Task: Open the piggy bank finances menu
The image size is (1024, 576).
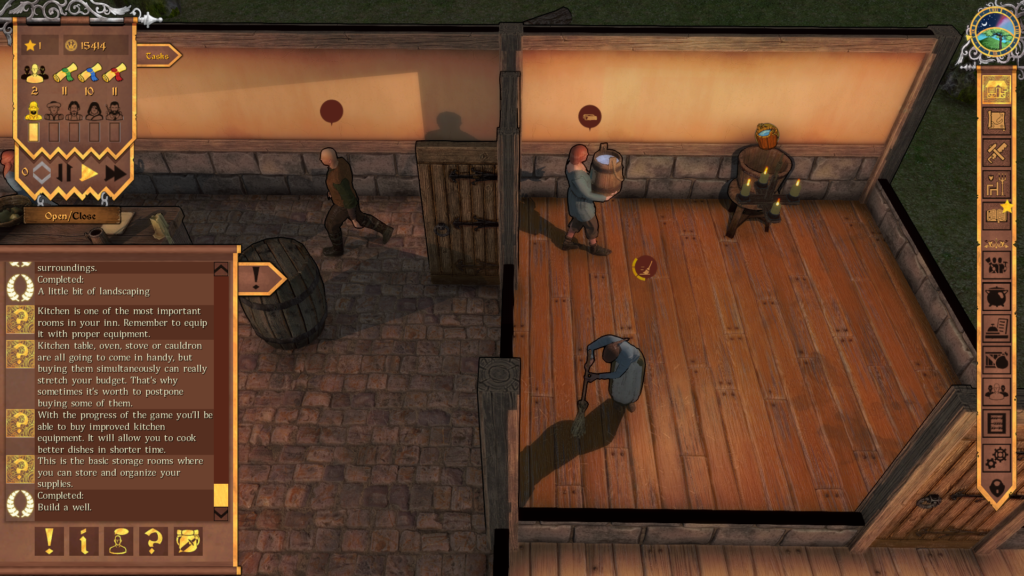Action: [x=995, y=297]
